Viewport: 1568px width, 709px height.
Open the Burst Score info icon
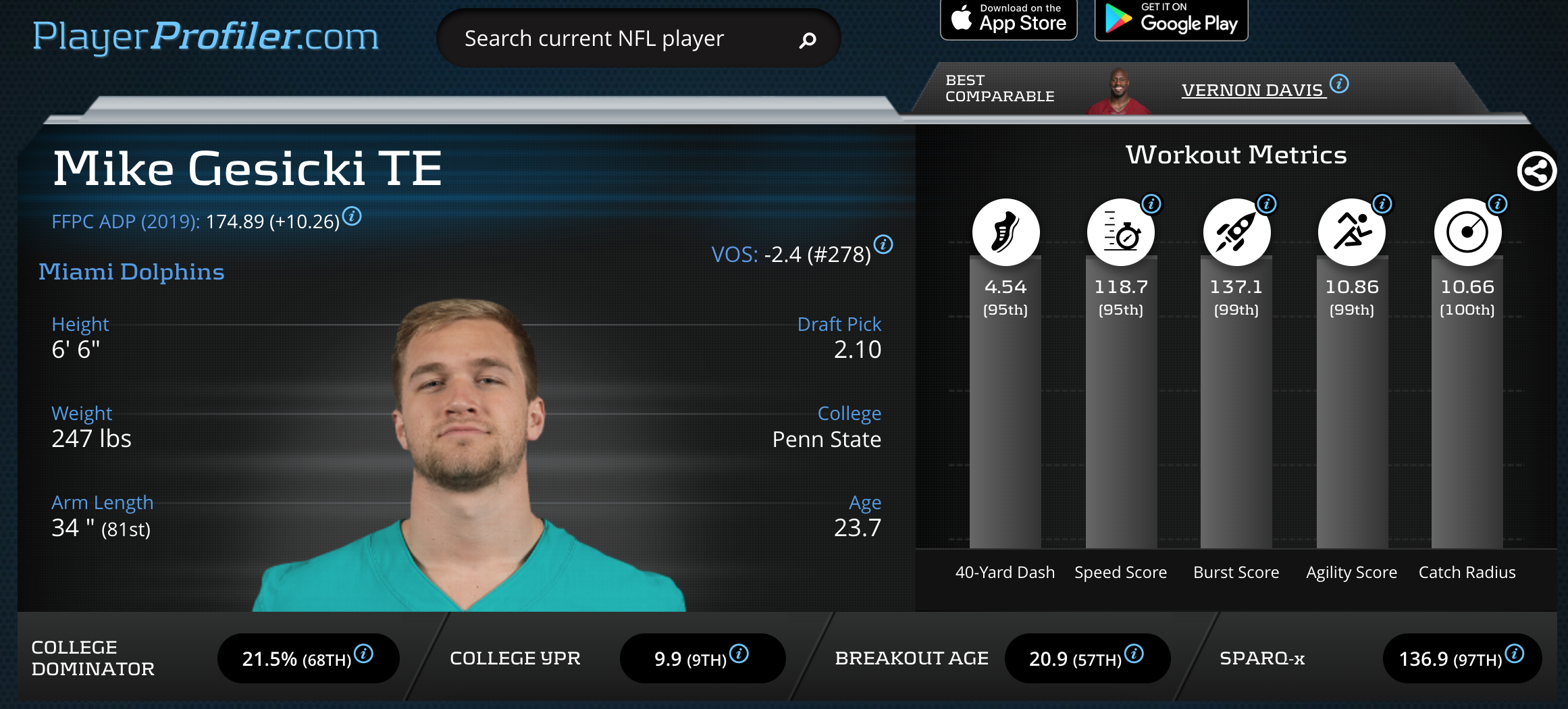[x=1267, y=203]
